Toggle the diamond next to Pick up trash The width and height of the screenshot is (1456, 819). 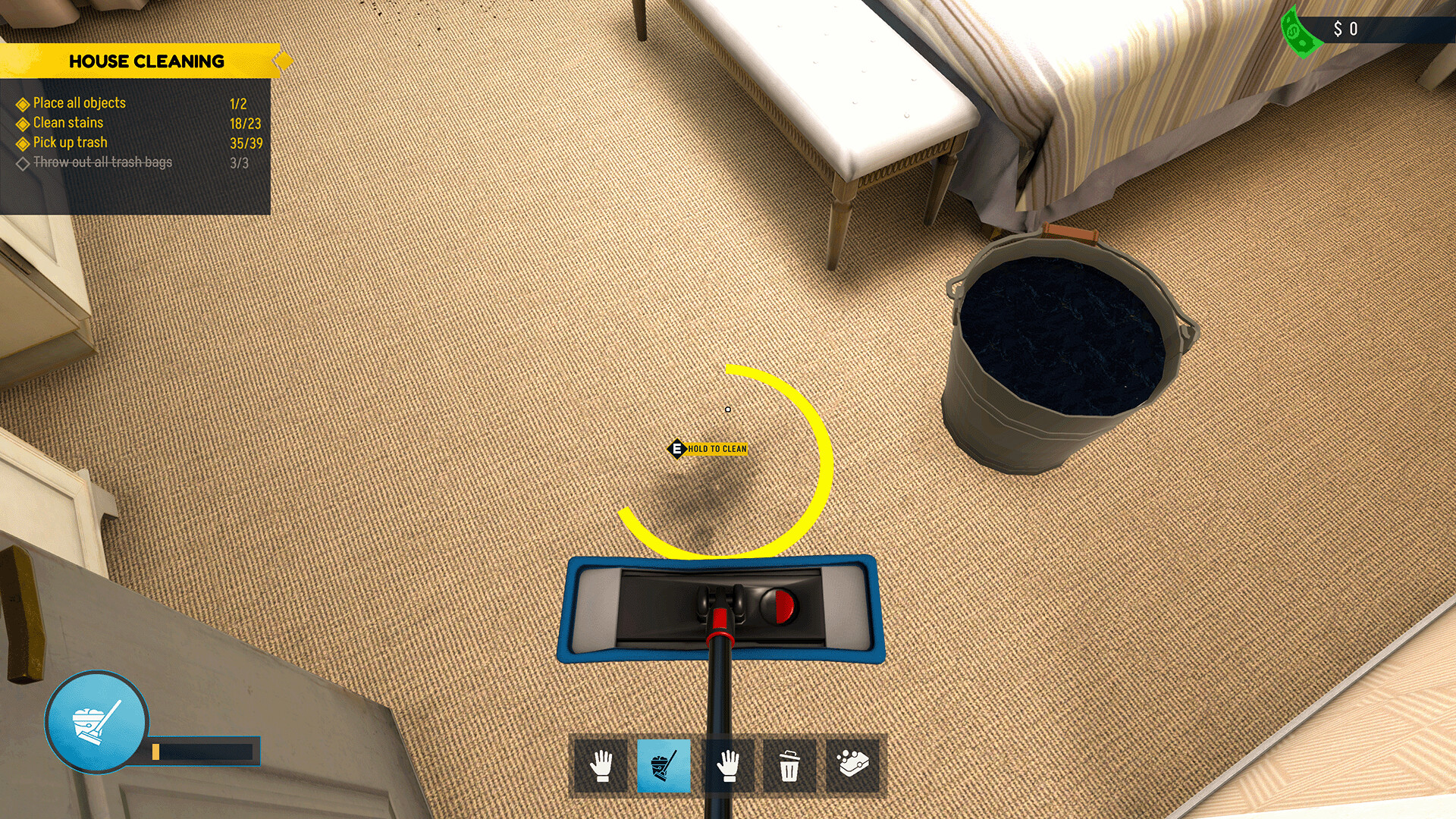click(22, 142)
